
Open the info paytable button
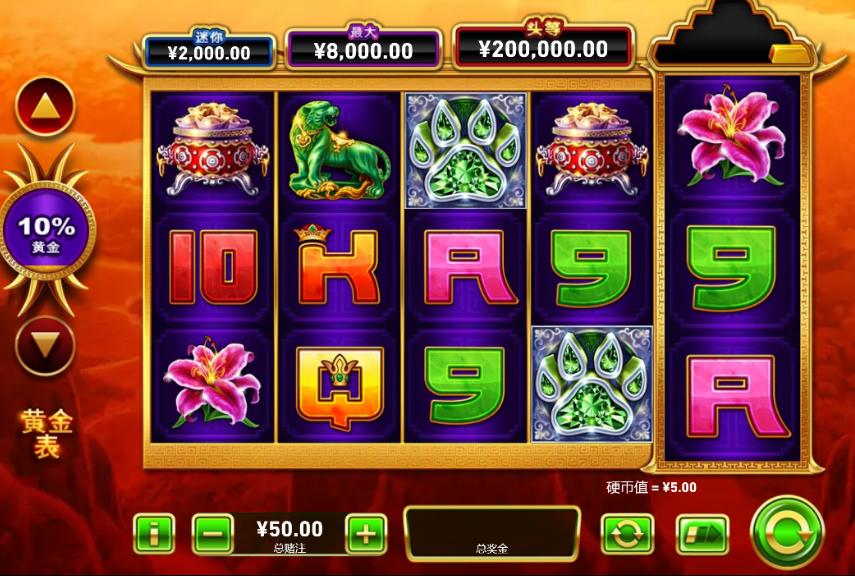tap(153, 534)
